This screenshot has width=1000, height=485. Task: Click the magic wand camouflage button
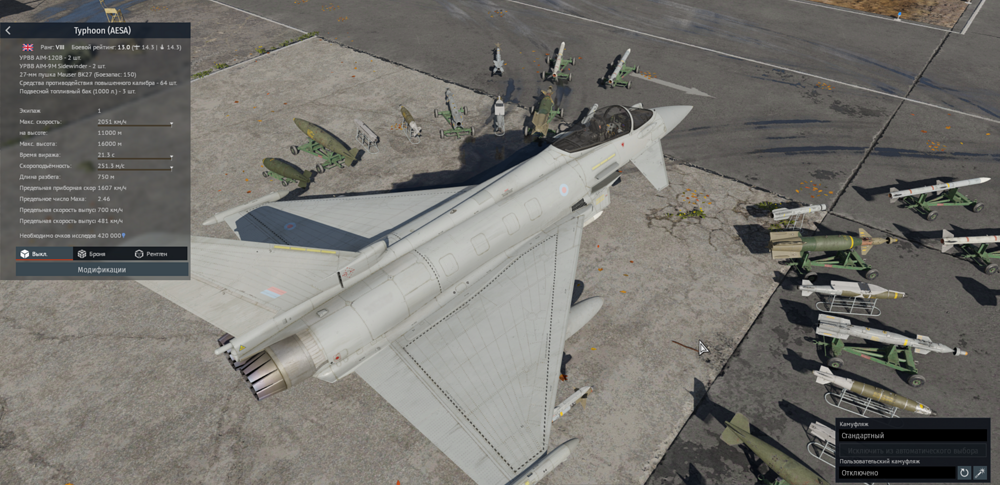(981, 473)
